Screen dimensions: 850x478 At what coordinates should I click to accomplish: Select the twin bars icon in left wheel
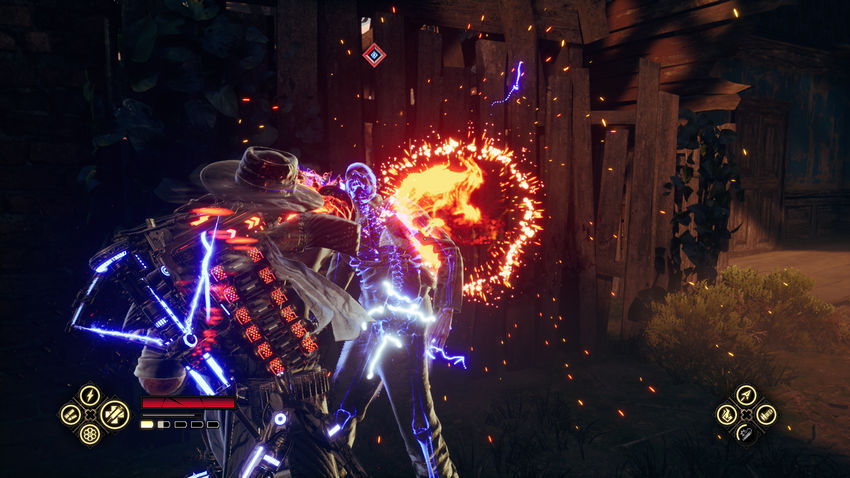[x=70, y=414]
